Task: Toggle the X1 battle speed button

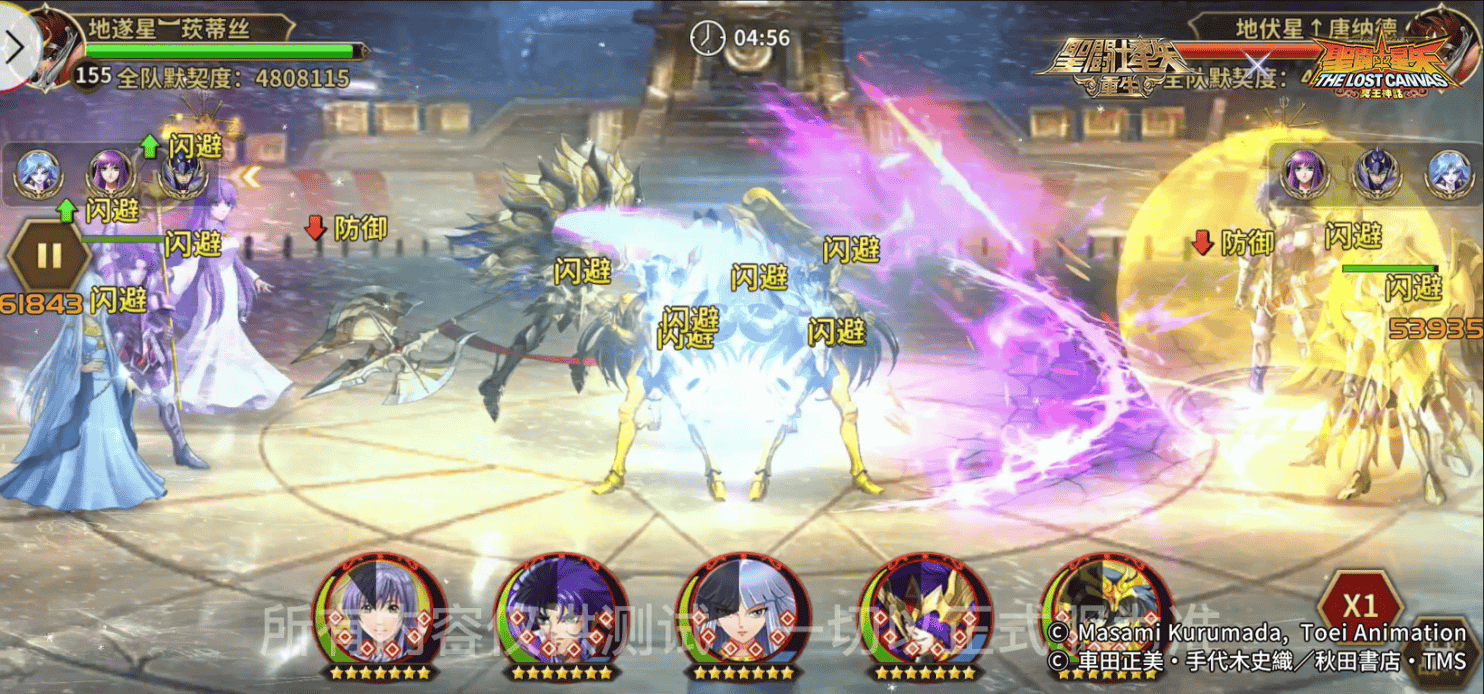Action: (x=1359, y=605)
